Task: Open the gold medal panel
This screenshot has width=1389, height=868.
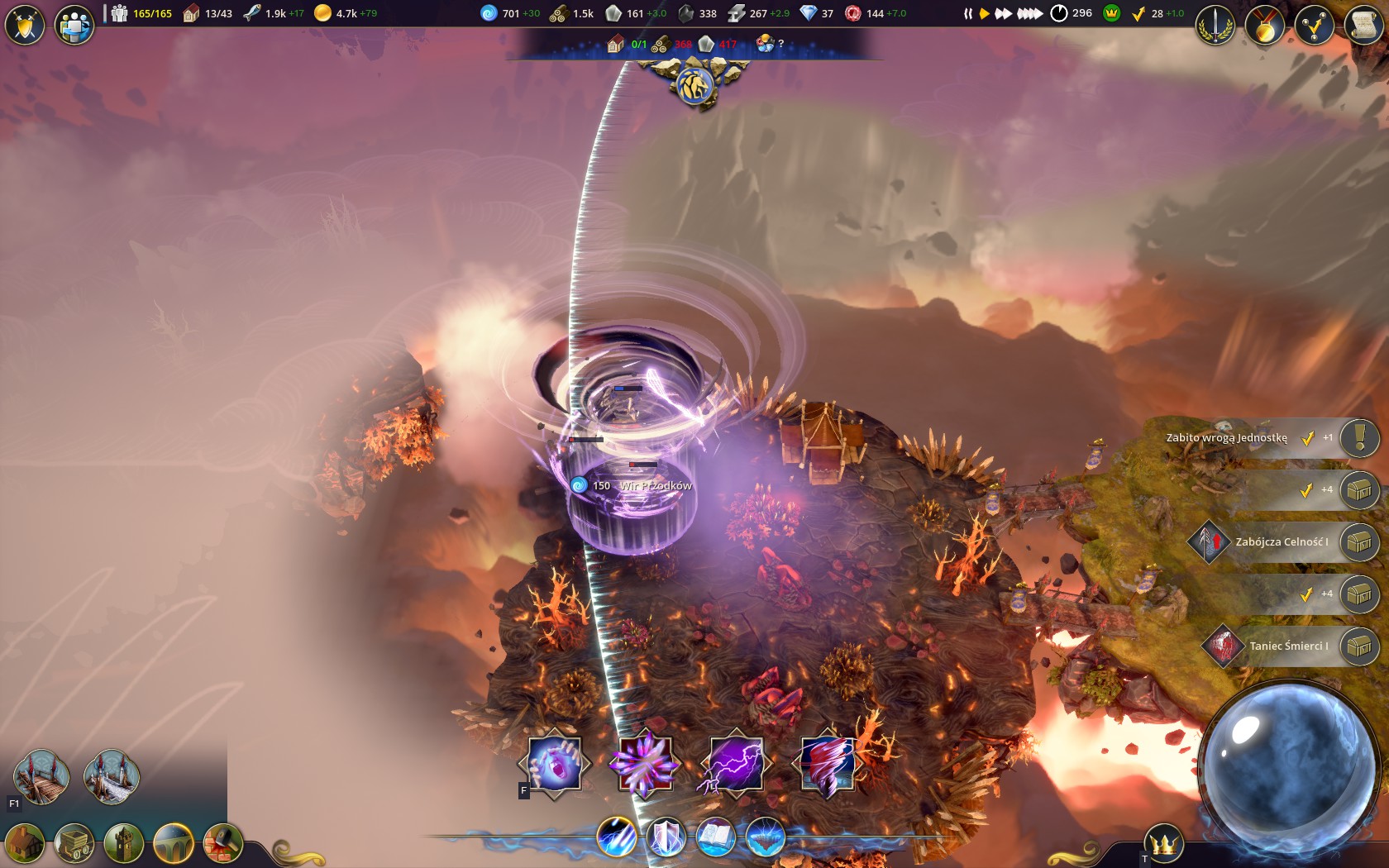Action: 1265,25
